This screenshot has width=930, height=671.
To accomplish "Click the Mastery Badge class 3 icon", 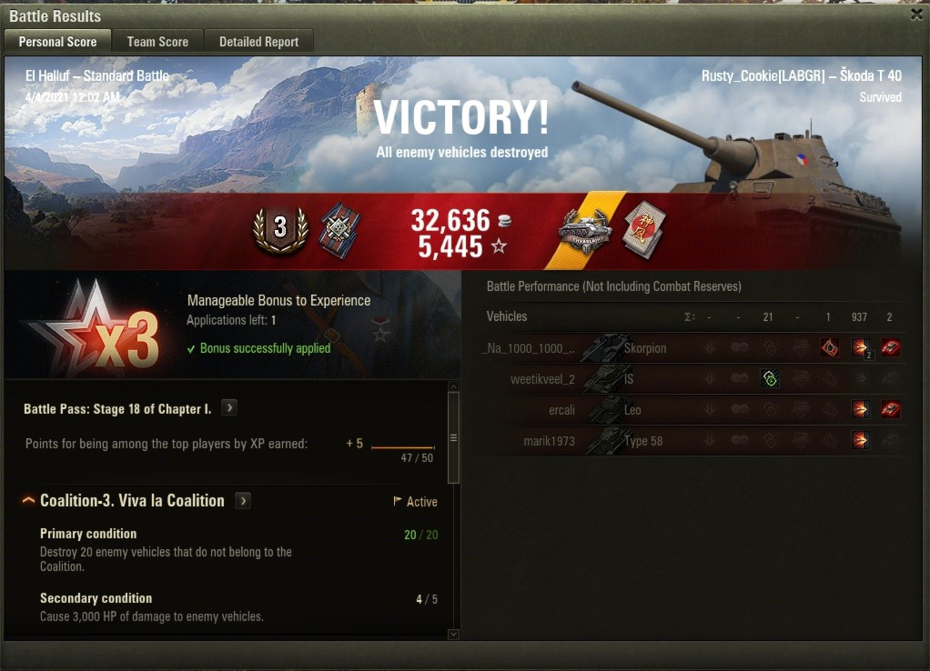I will pos(280,229).
